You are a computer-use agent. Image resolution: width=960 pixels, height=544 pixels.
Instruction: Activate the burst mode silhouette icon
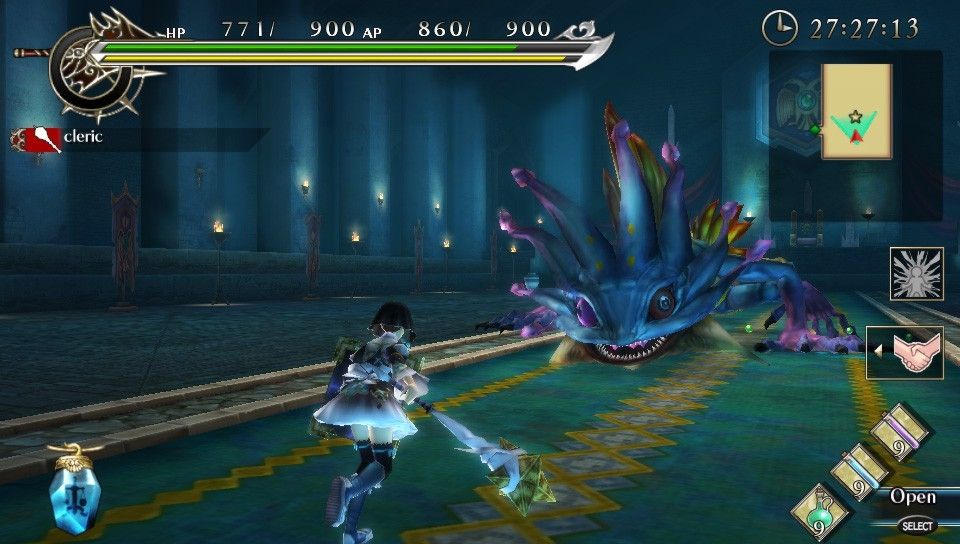point(916,273)
